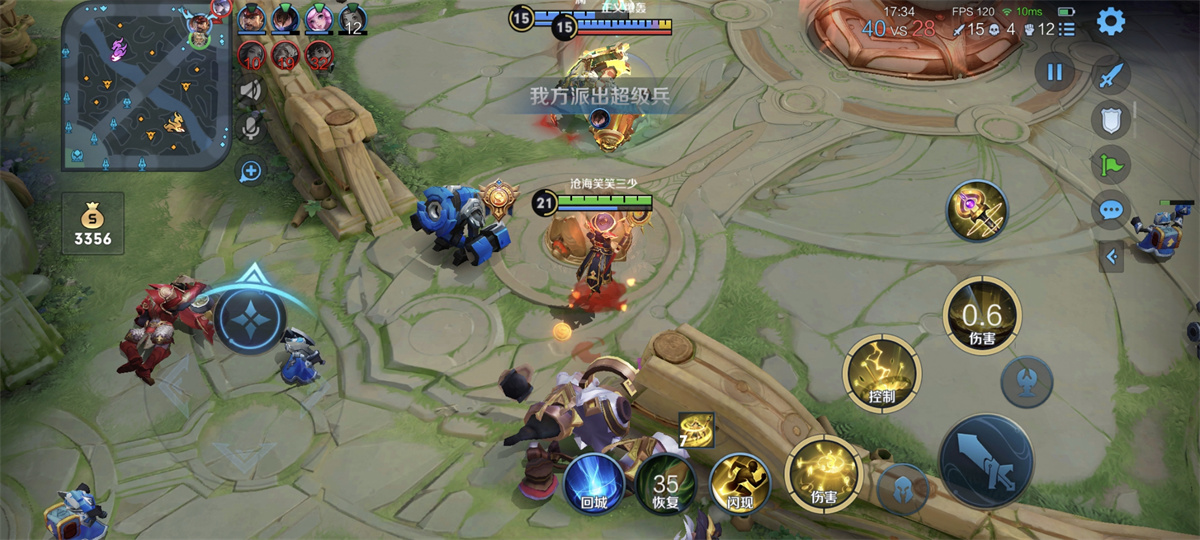Viewport: 1200px width, 540px height.
Task: Click the minimap
Action: 146,85
